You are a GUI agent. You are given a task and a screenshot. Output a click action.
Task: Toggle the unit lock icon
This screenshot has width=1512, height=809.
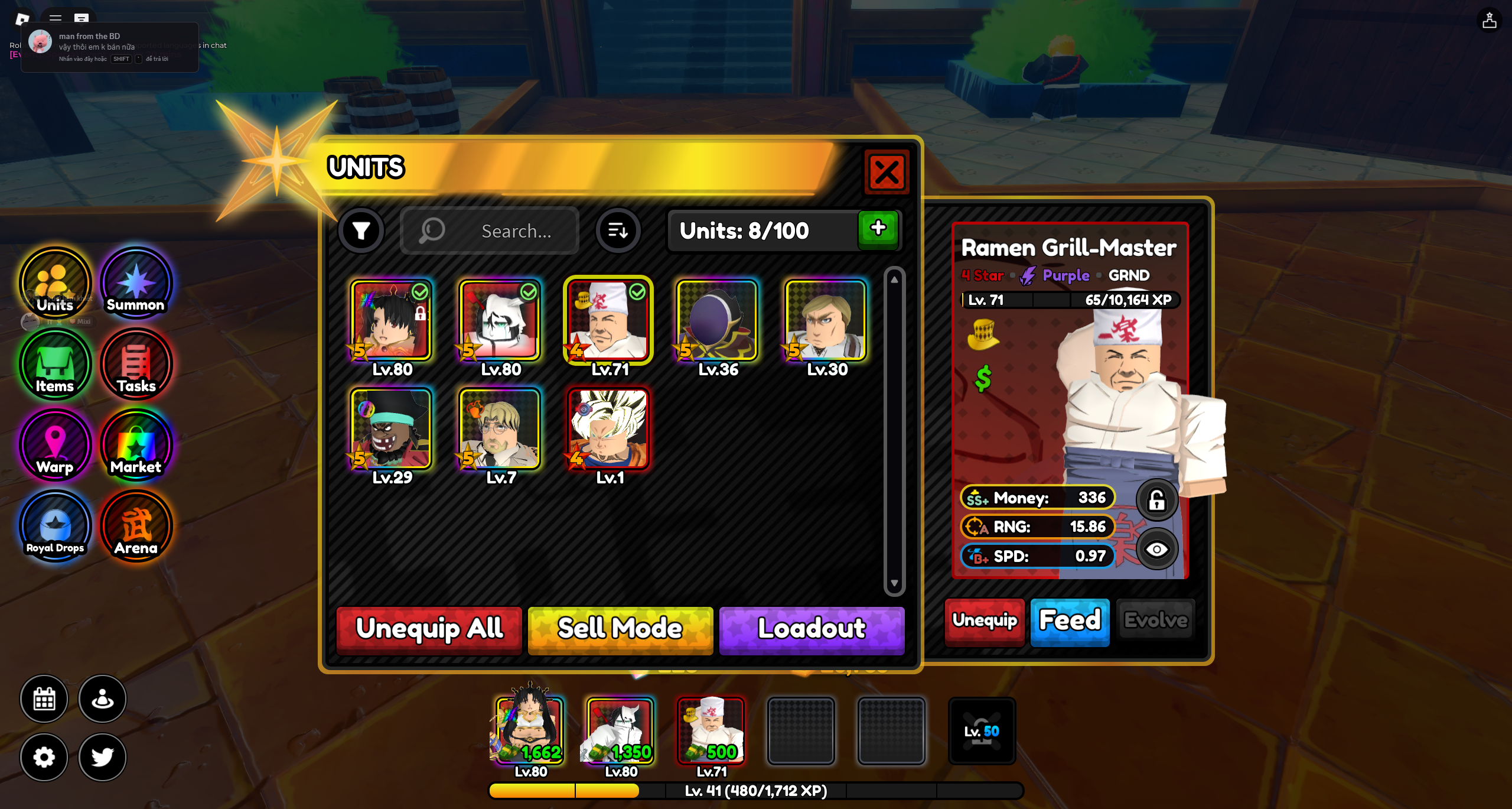point(1156,501)
